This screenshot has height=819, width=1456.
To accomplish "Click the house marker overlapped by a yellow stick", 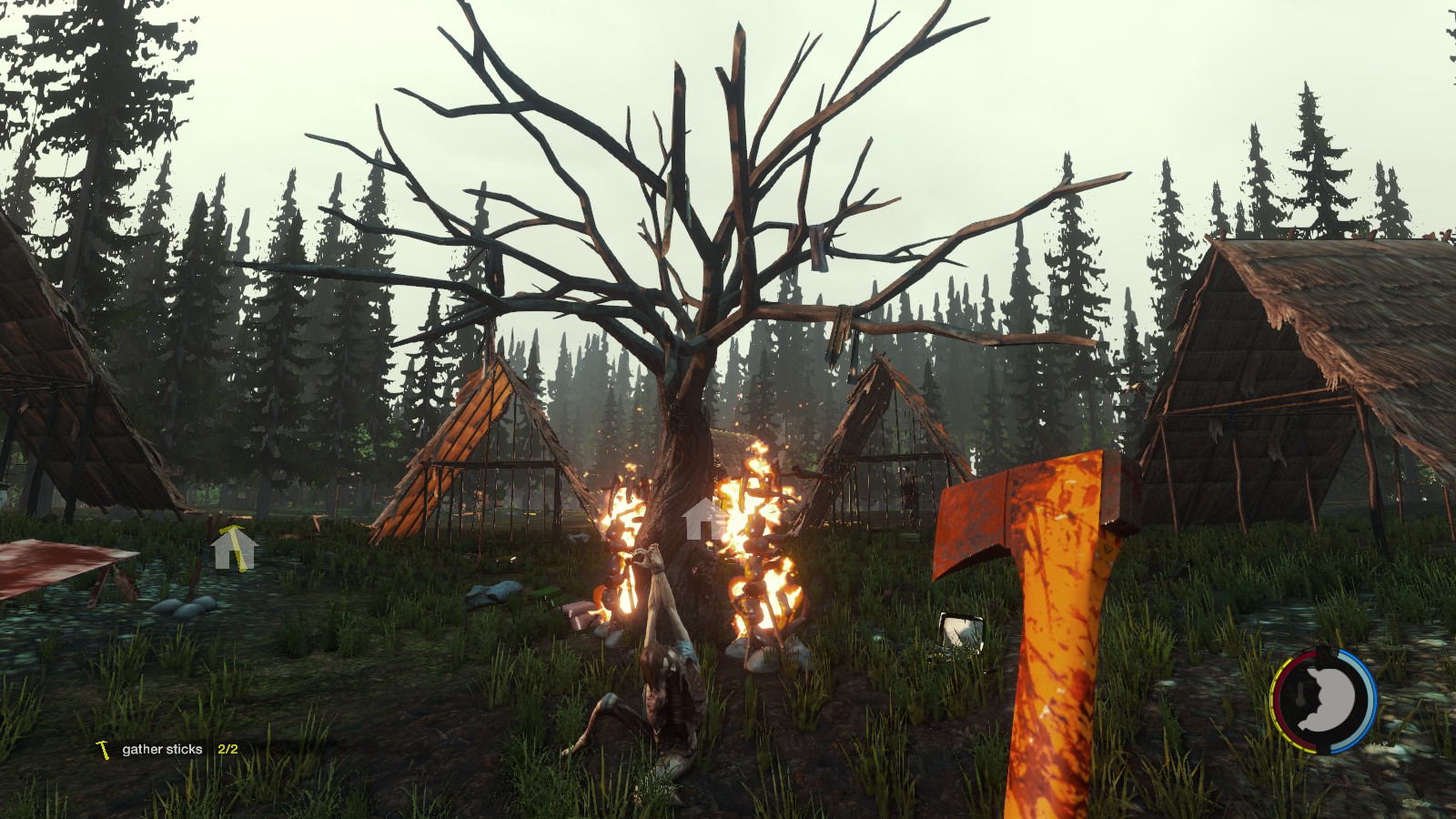I will click(232, 549).
